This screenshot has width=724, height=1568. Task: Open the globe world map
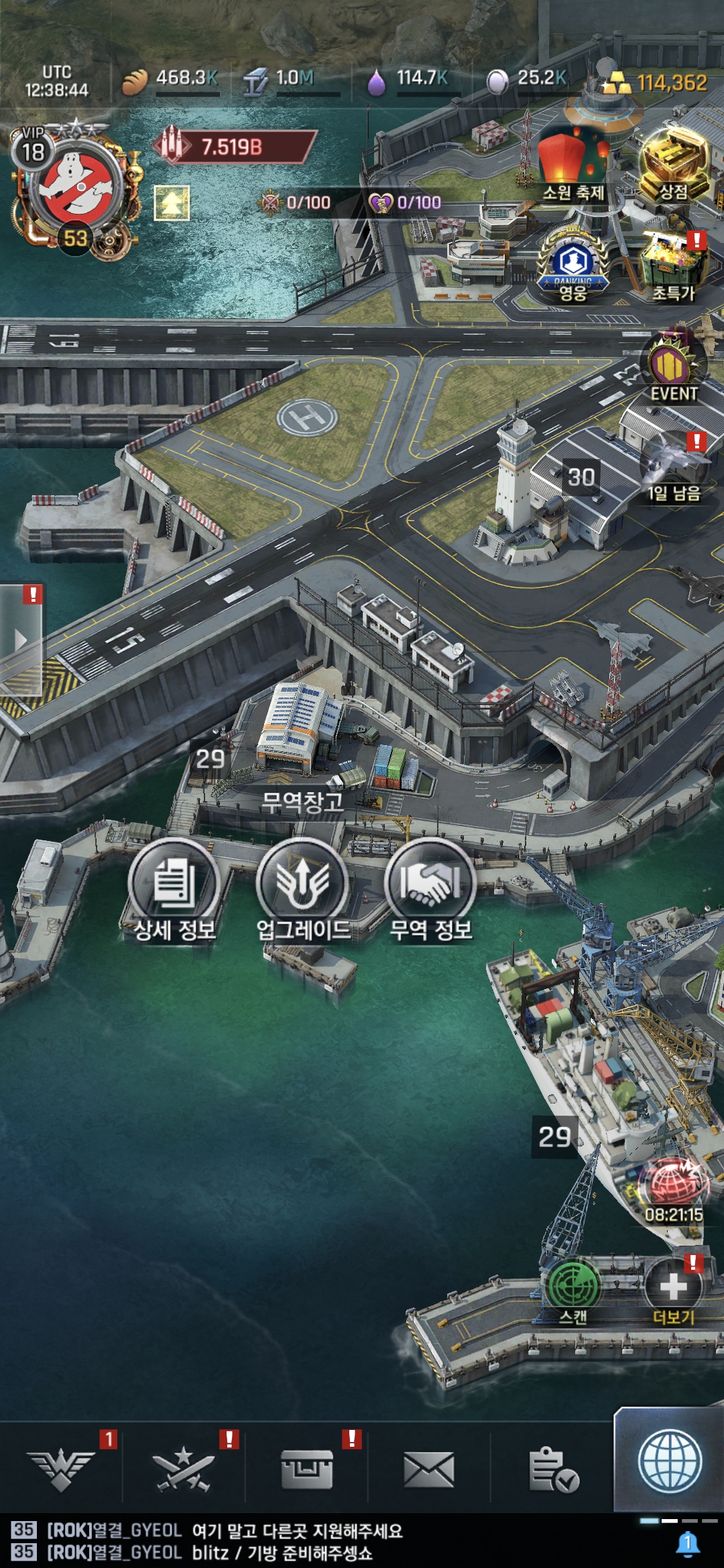point(670,1462)
